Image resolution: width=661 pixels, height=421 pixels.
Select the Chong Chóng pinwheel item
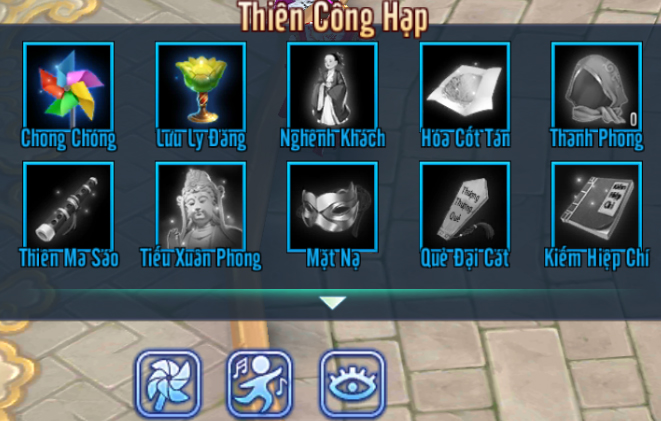point(68,88)
